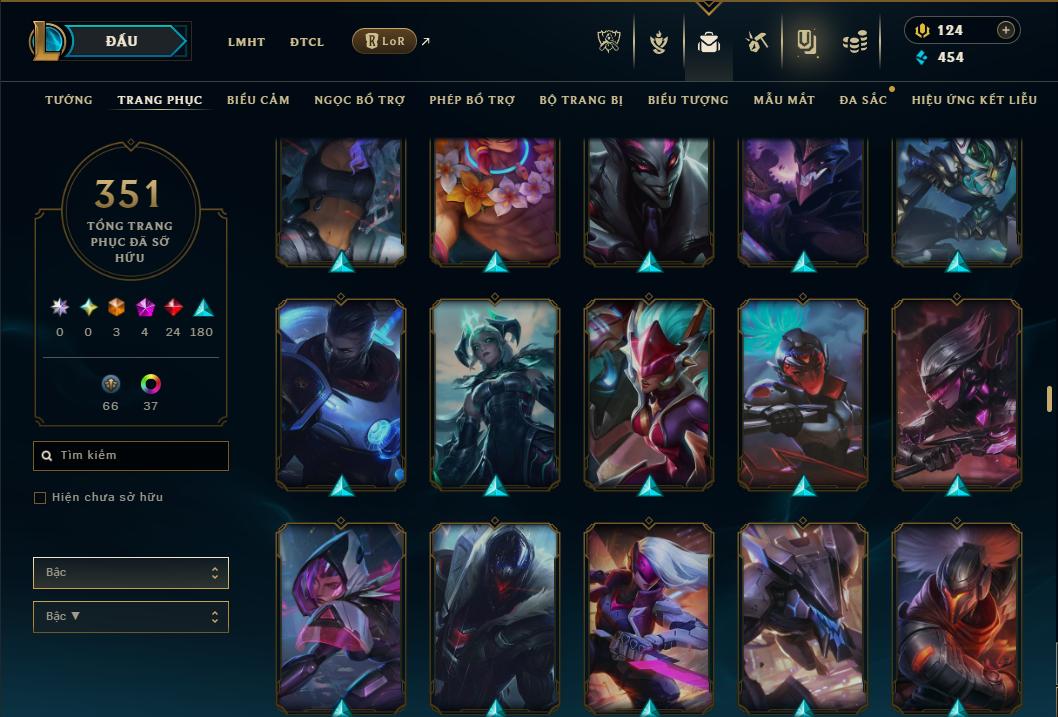Viewport: 1058px width, 717px height.
Task: Open the coin stack store icon
Action: (854, 42)
